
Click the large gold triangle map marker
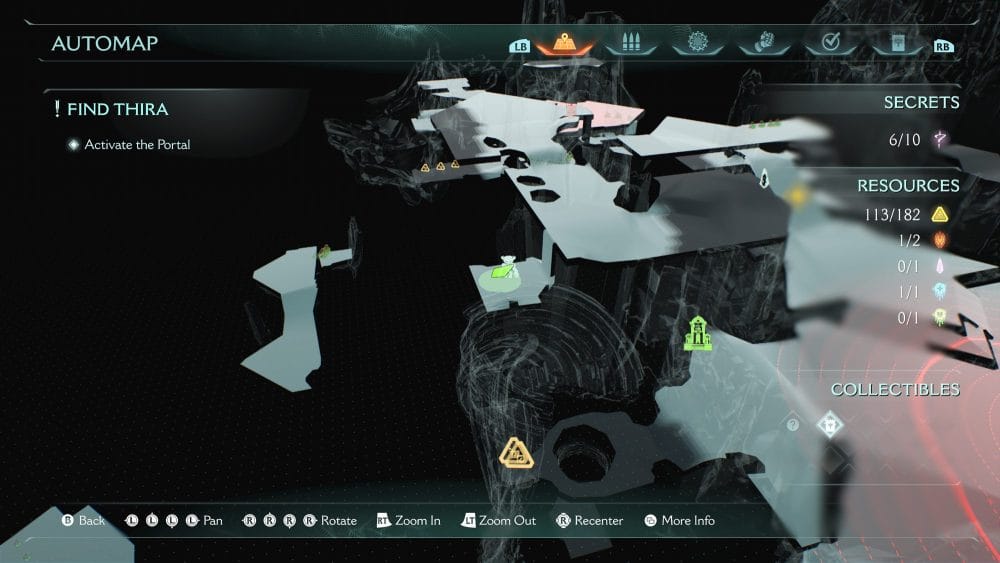(515, 453)
